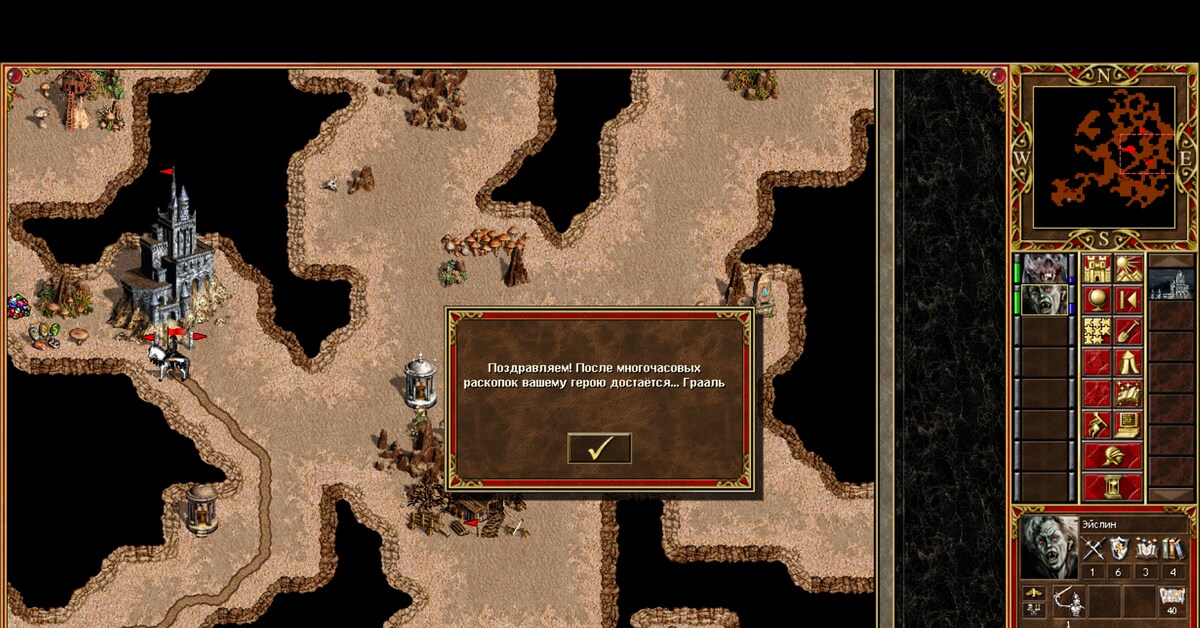Activate the shovel dig button
1200x628 pixels.
click(1128, 331)
